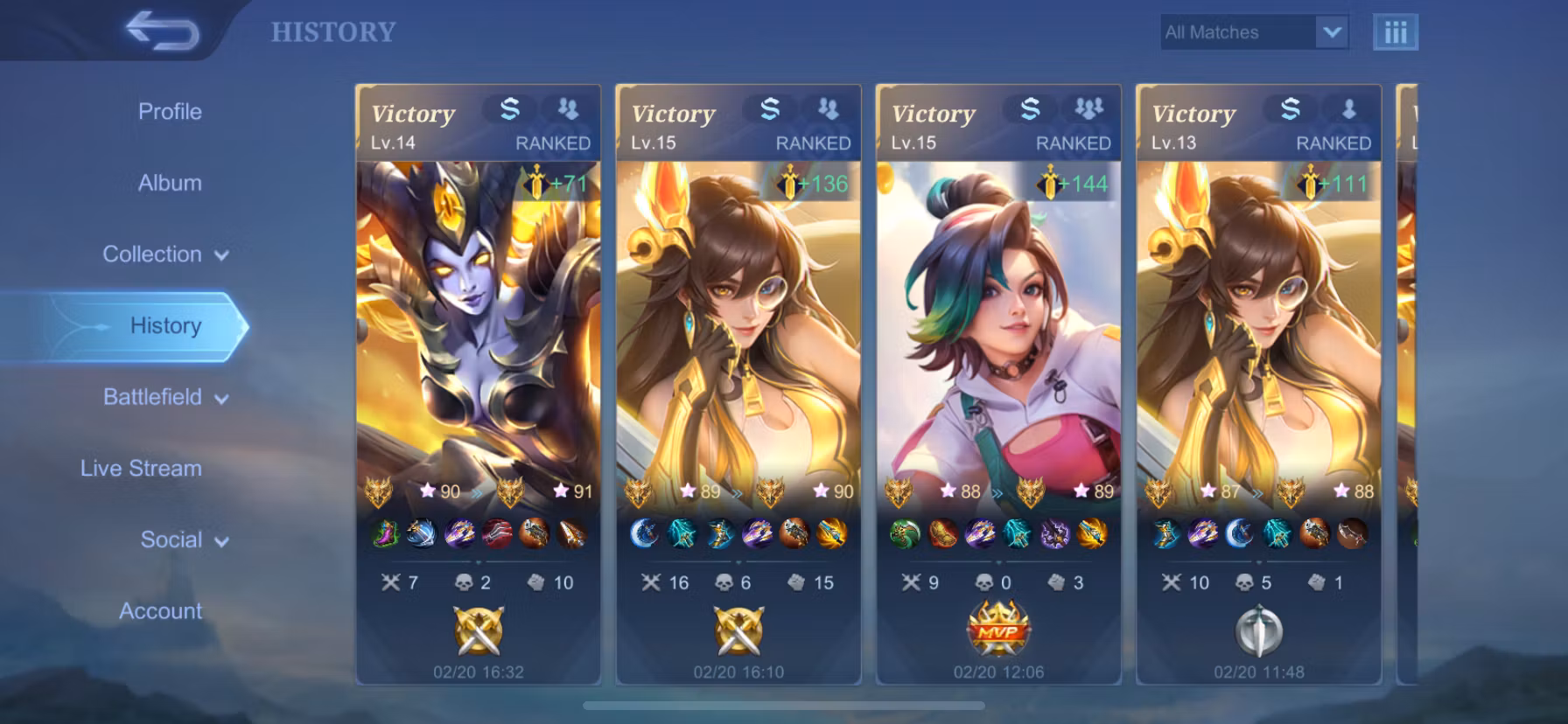Open the 02/20 16:32 match card

coord(478,385)
